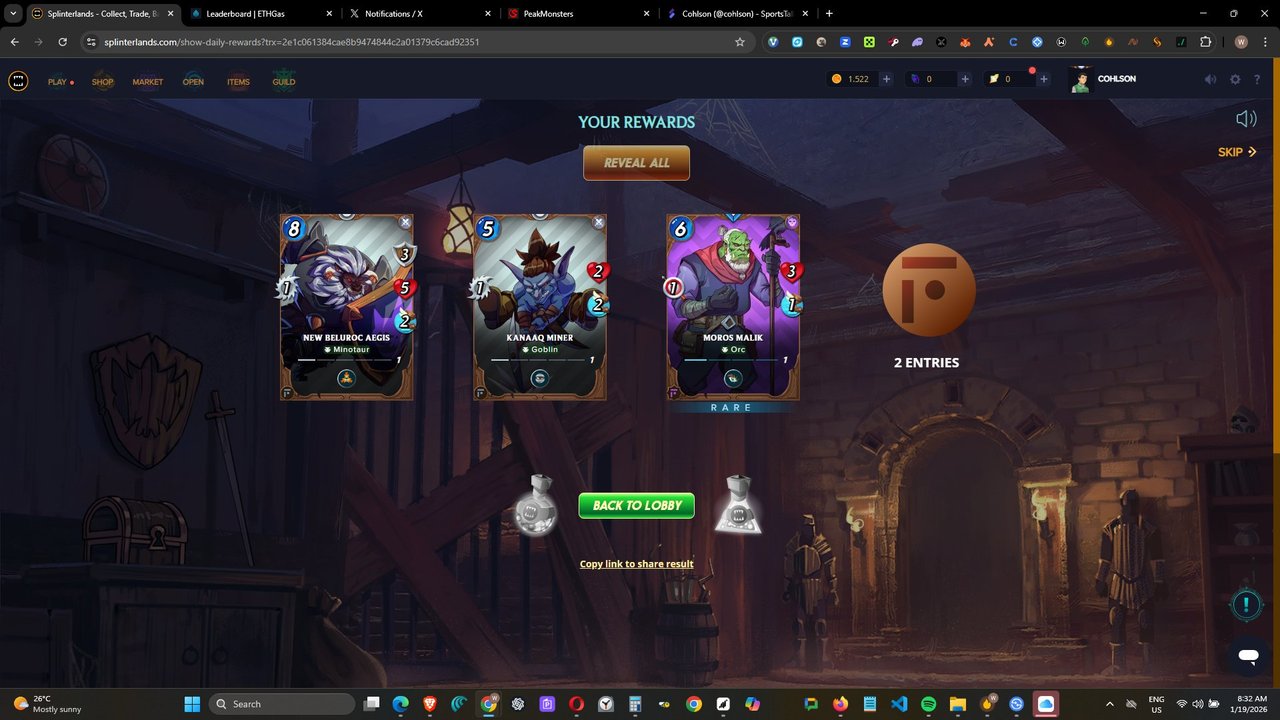Image resolution: width=1280 pixels, height=720 pixels.
Task: Open the help question mark icon
Action: 1257,80
